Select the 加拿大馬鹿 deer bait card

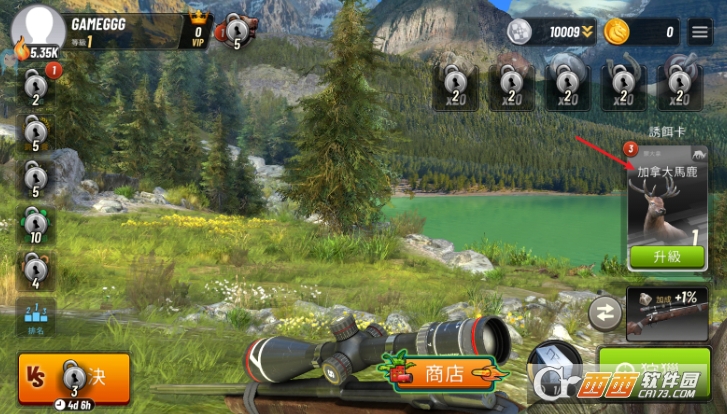(x=666, y=200)
